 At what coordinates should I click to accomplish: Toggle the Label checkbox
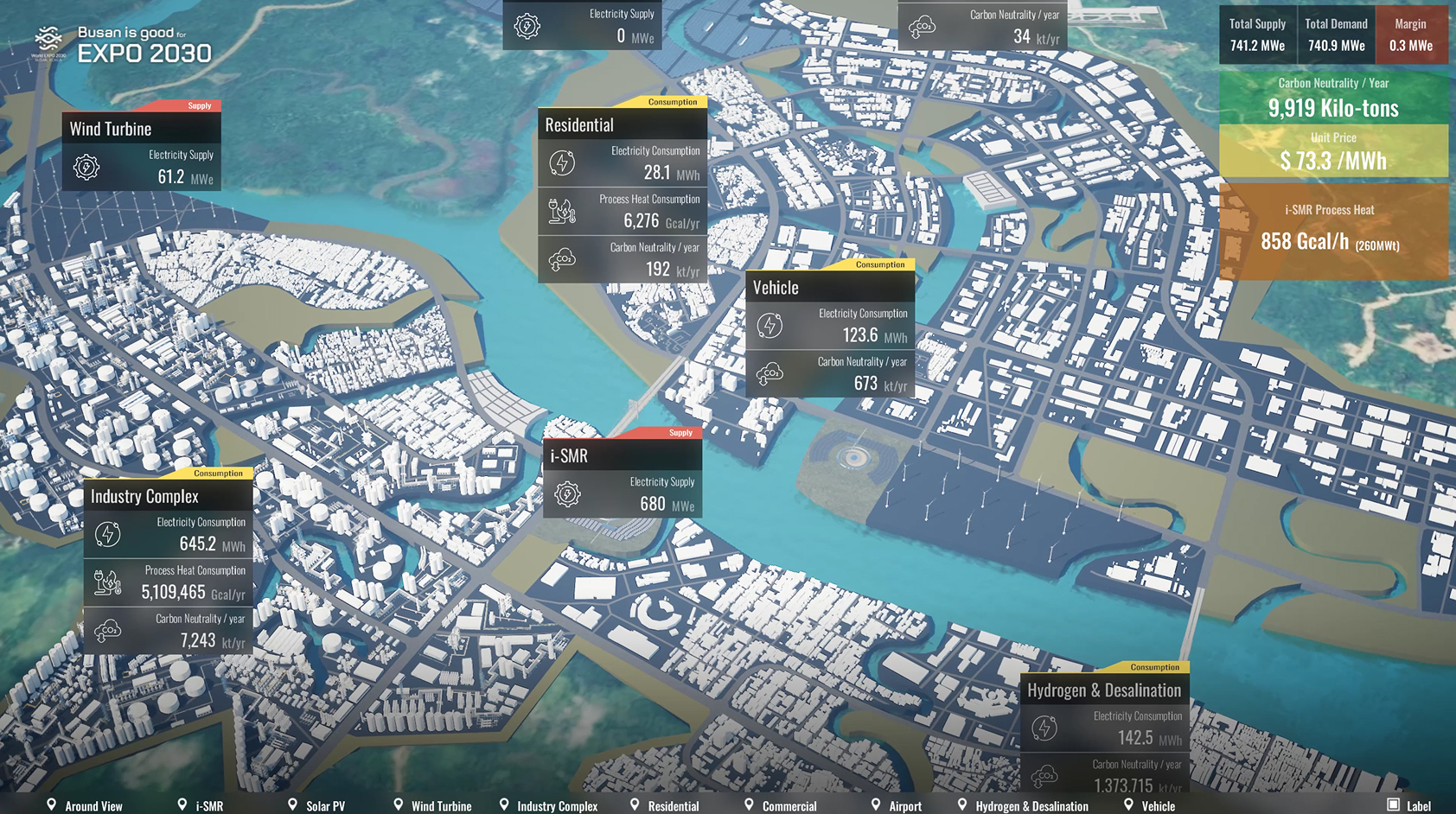(x=1393, y=804)
